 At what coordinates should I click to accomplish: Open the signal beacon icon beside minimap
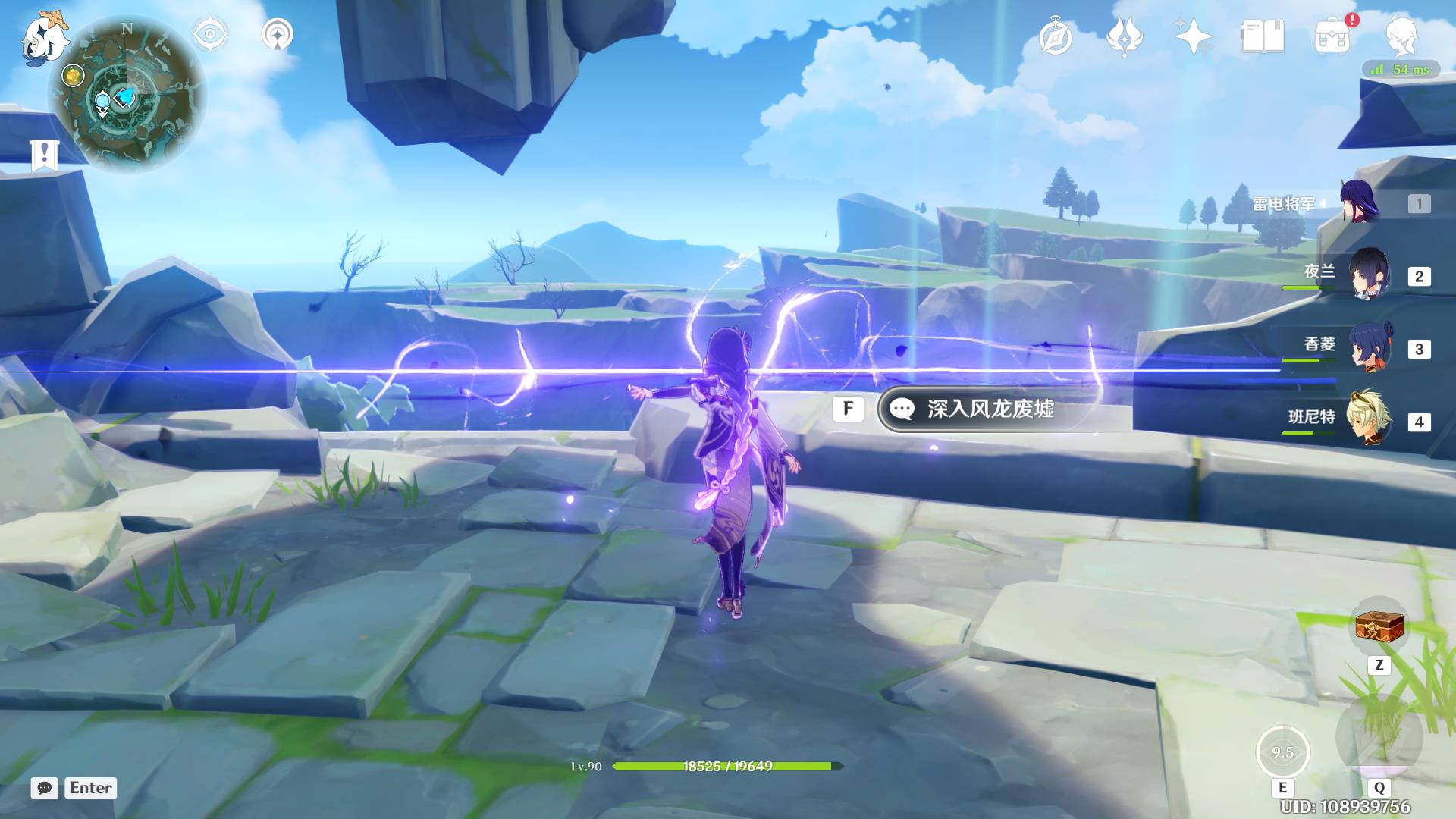point(278,35)
